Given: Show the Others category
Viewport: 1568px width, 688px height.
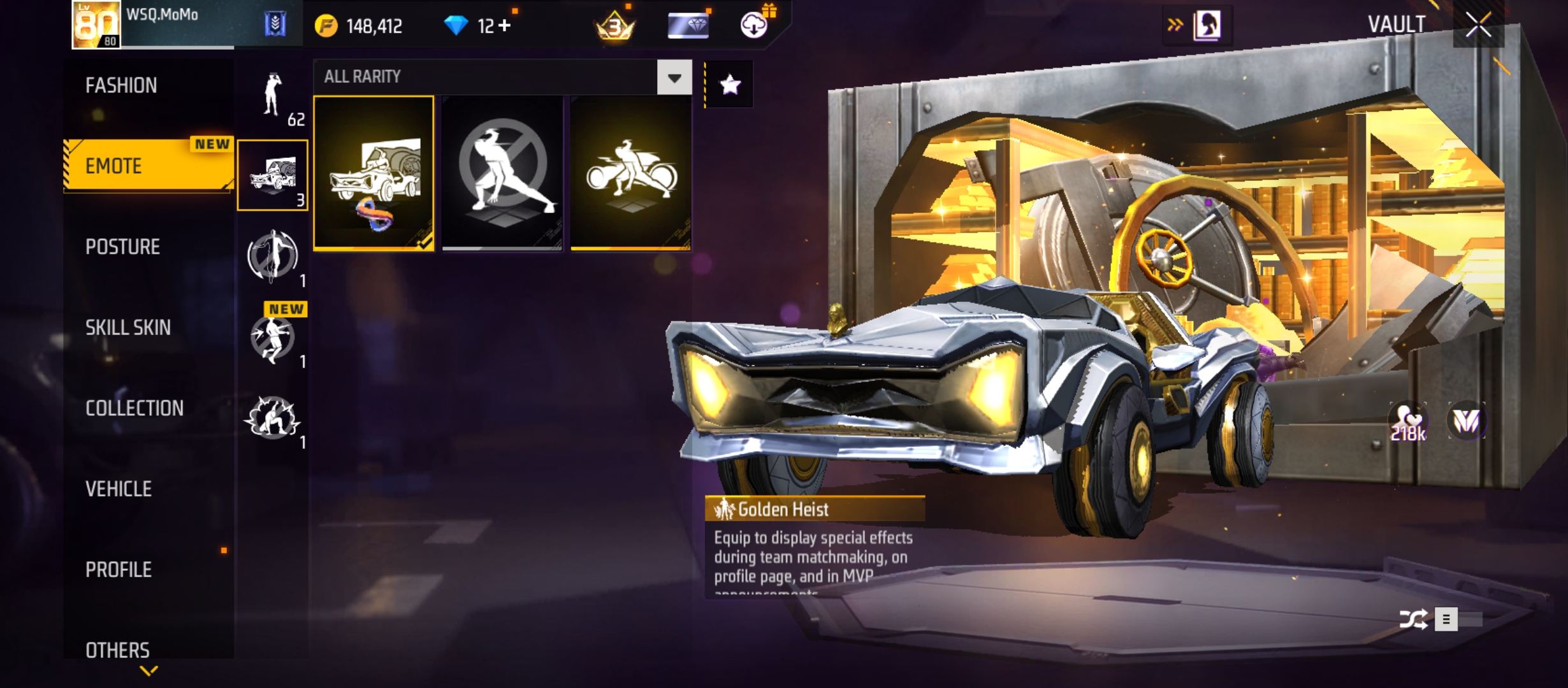Looking at the screenshot, I should click(117, 650).
